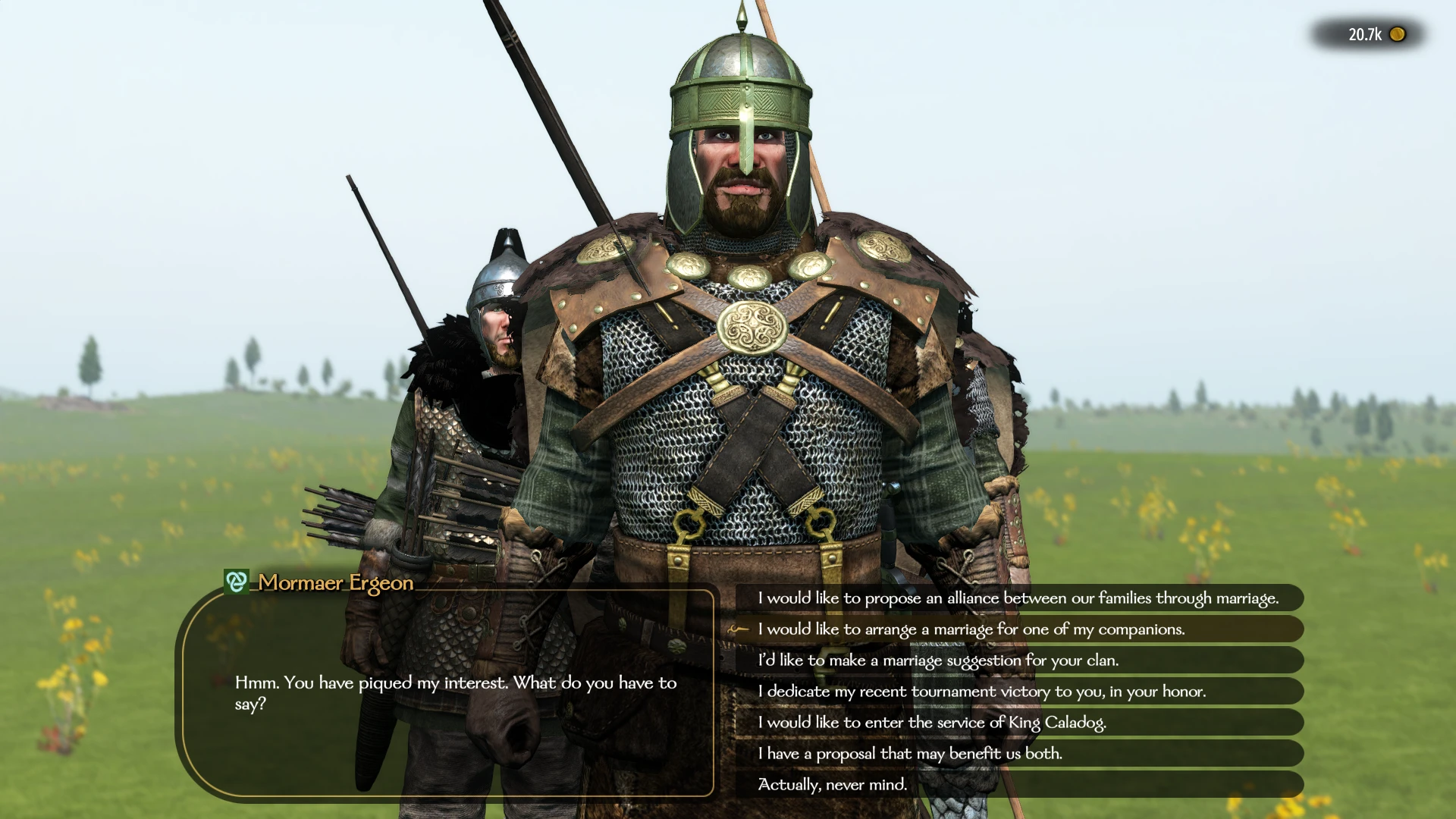Click Mormaer Ergeon's name label

pos(334,583)
